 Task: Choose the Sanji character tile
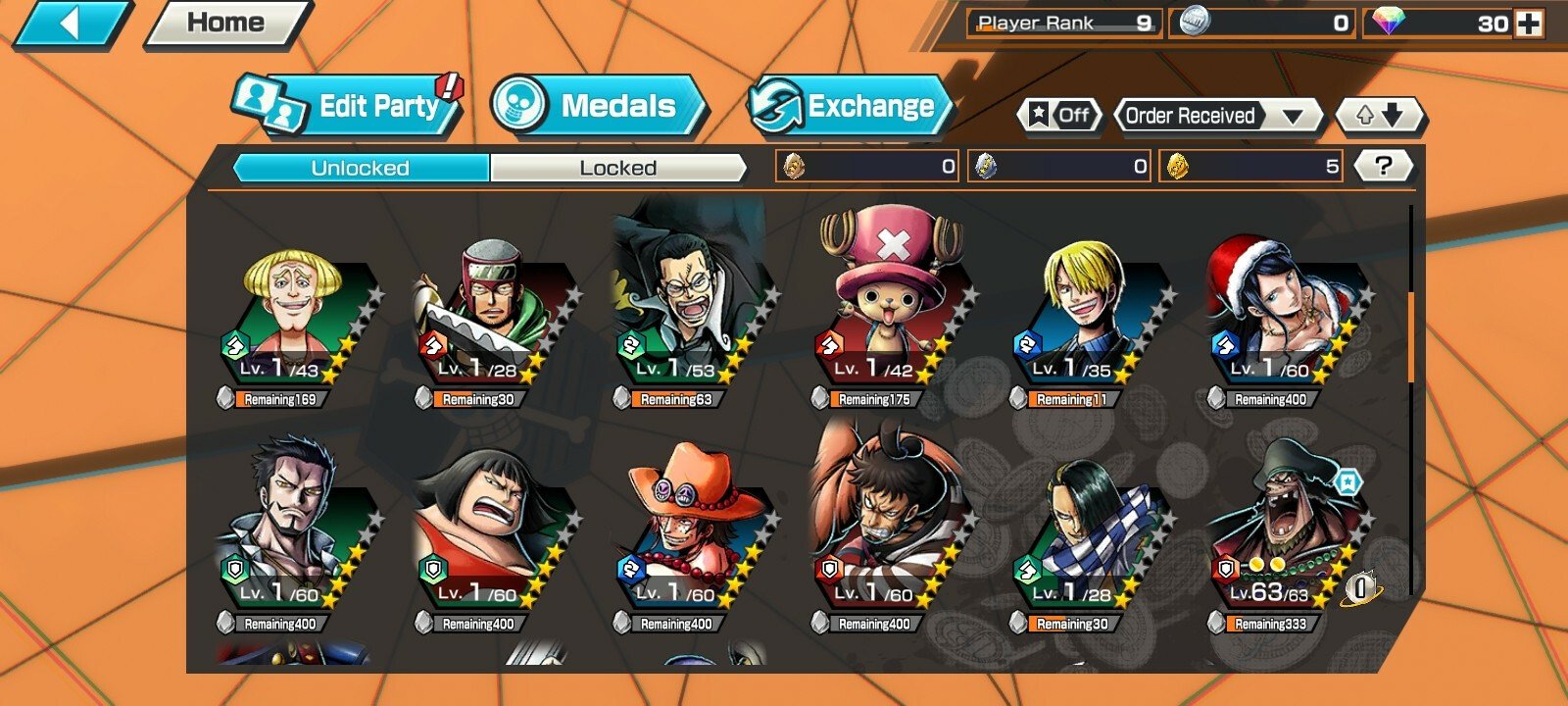tap(1086, 314)
